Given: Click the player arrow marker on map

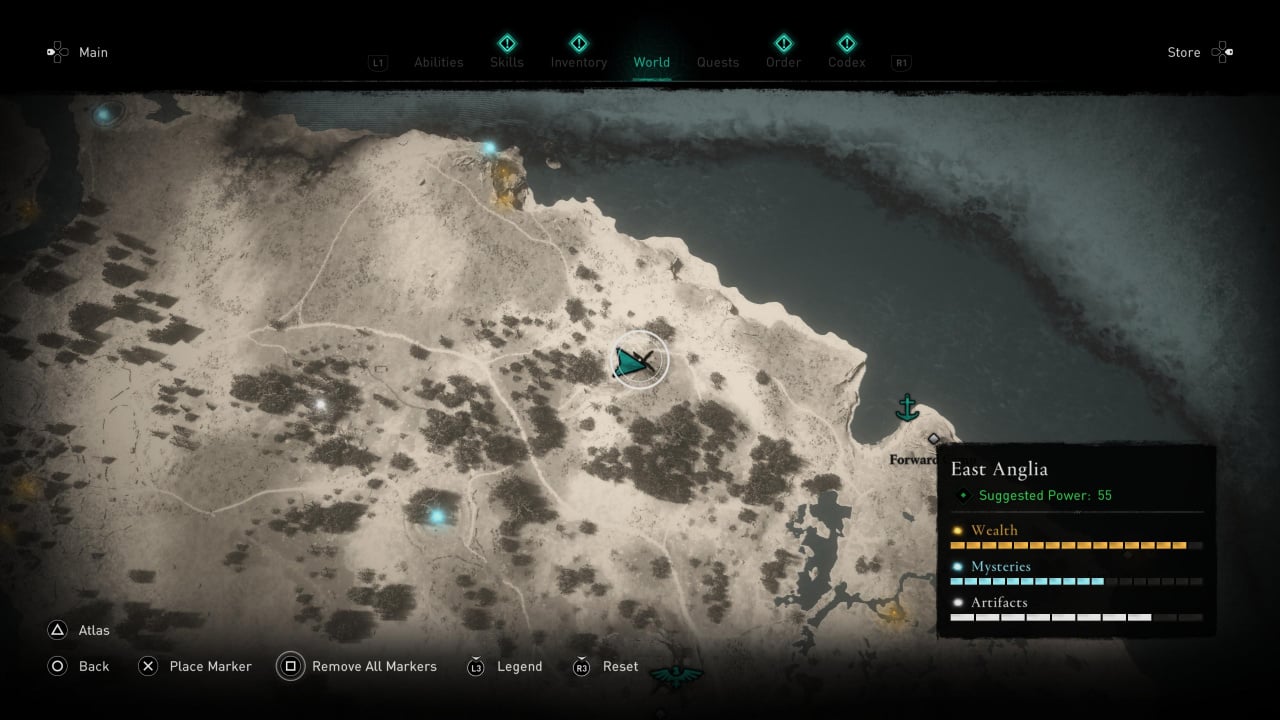Looking at the screenshot, I should point(636,362).
